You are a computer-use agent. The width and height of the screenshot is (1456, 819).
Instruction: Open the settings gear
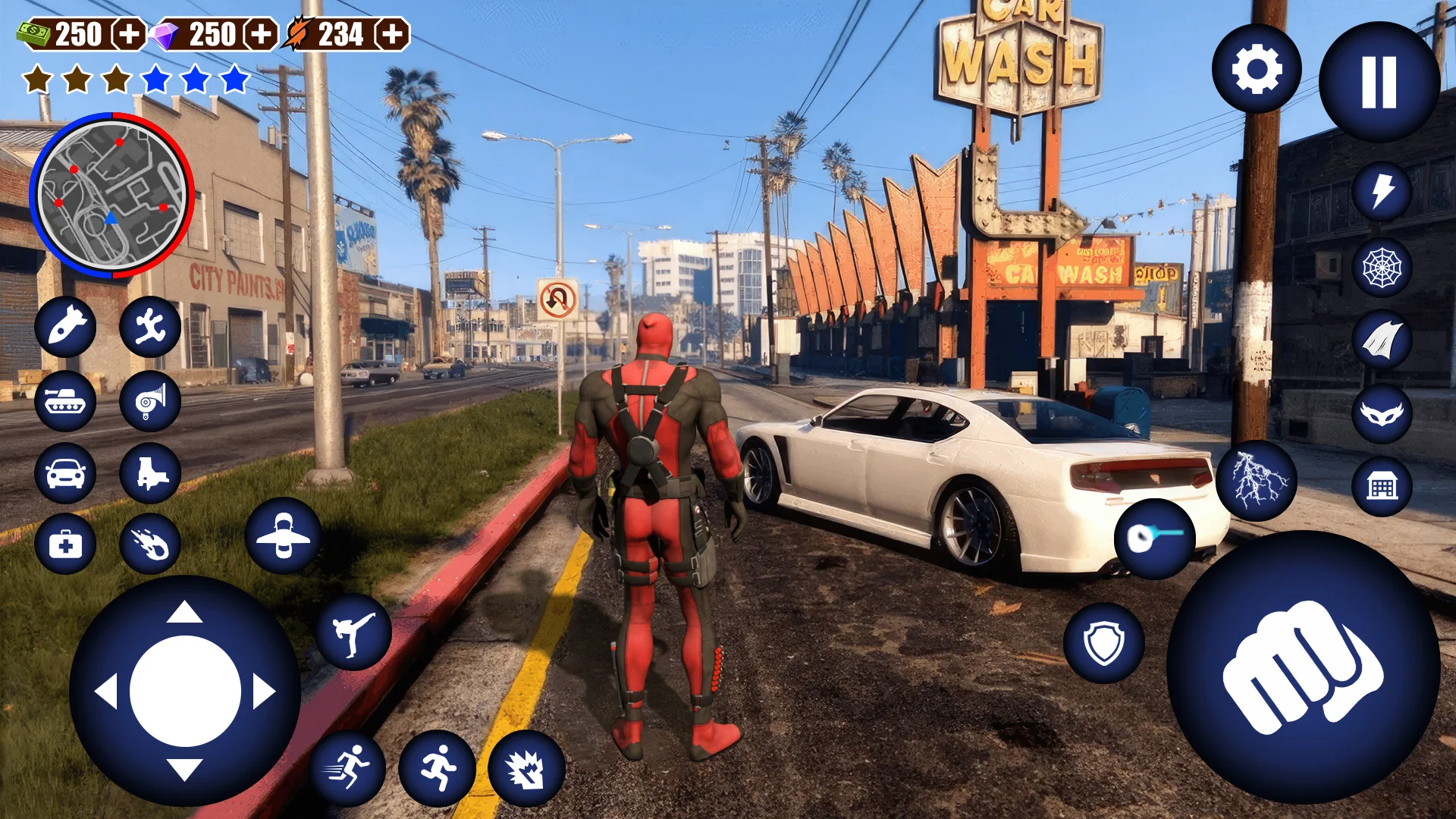(1257, 67)
